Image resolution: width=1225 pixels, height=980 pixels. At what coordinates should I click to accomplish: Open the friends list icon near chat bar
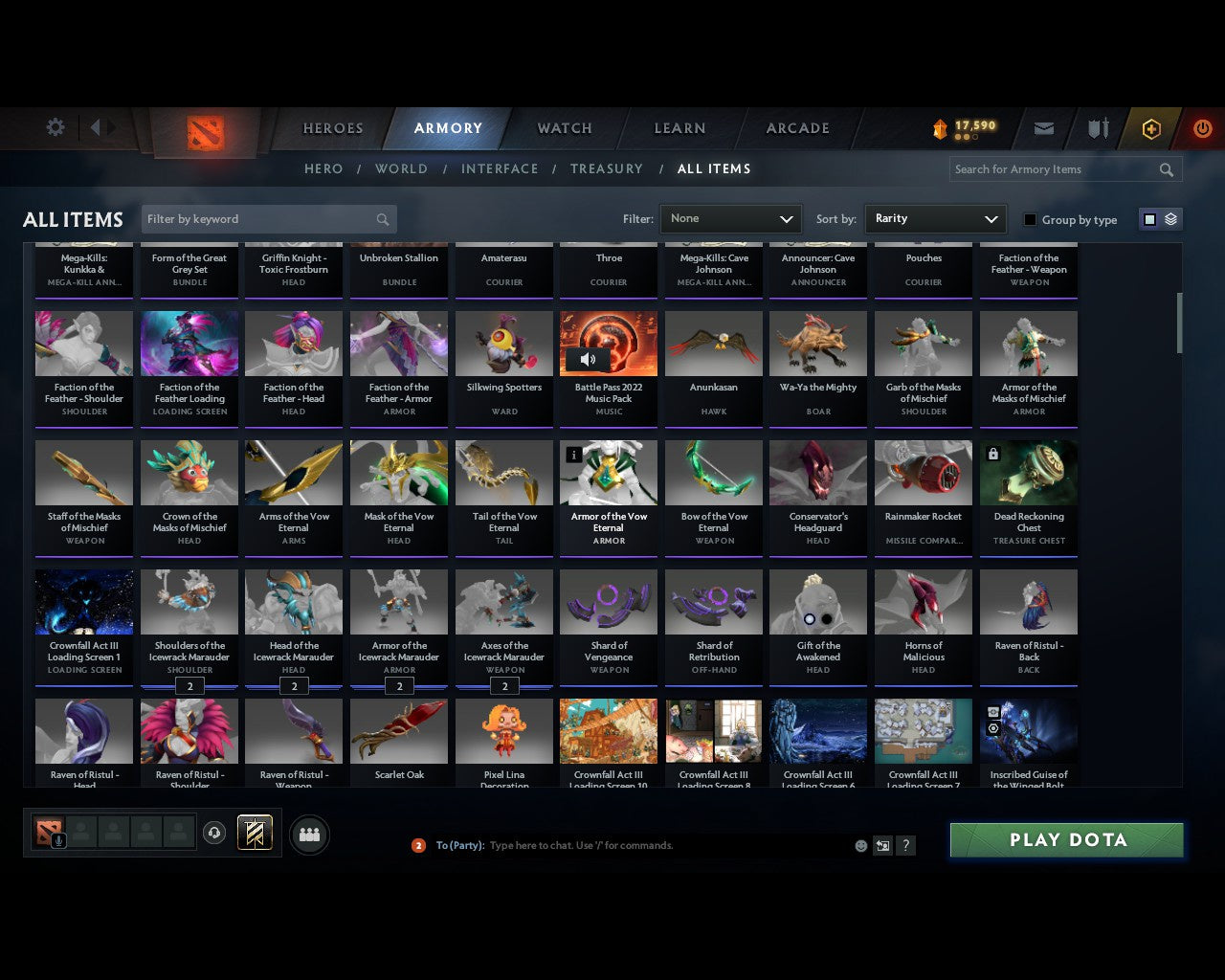[x=309, y=834]
